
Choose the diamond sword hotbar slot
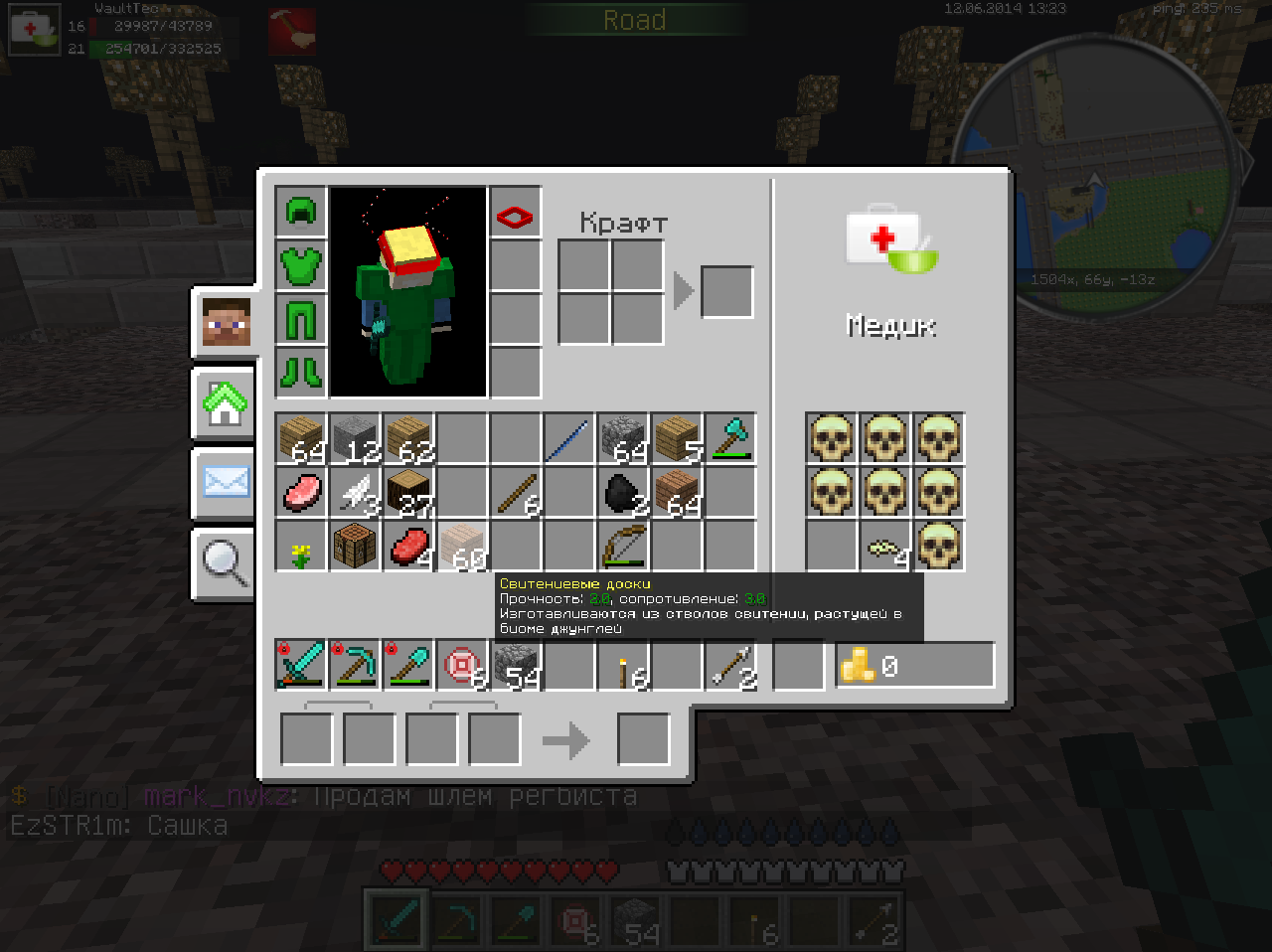[300, 665]
